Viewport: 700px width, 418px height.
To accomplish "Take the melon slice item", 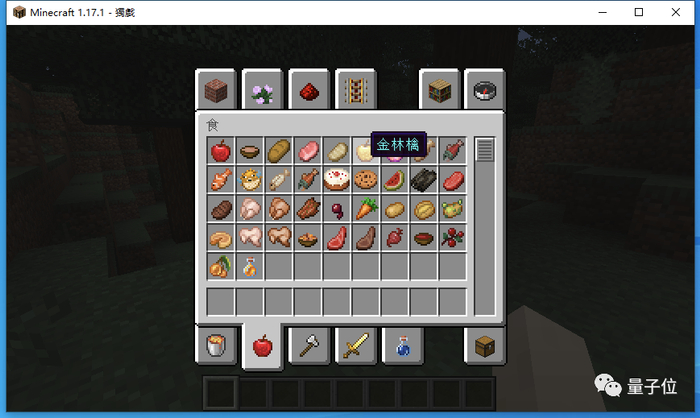I will tap(394, 180).
